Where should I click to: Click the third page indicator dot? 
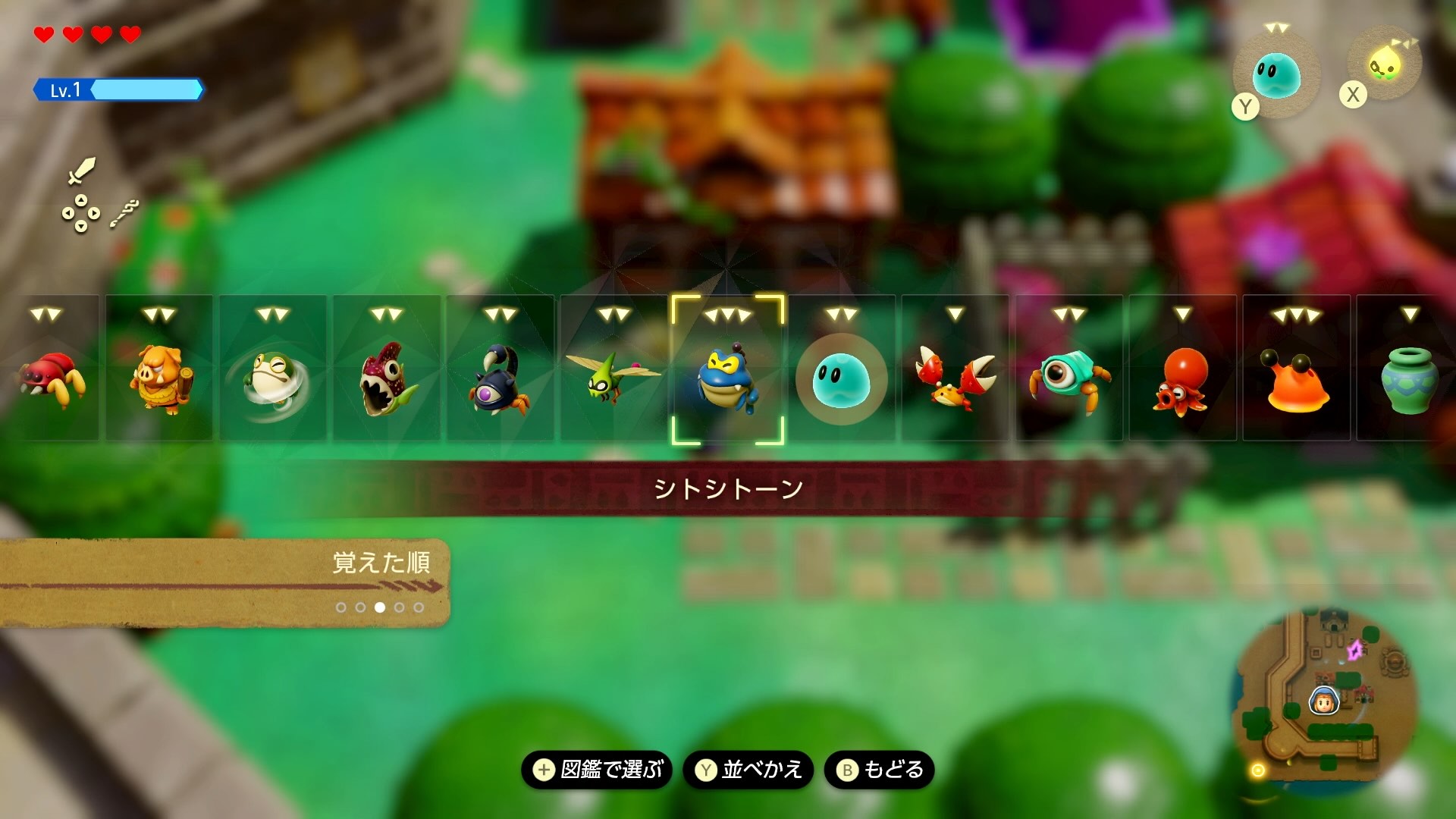click(x=381, y=607)
